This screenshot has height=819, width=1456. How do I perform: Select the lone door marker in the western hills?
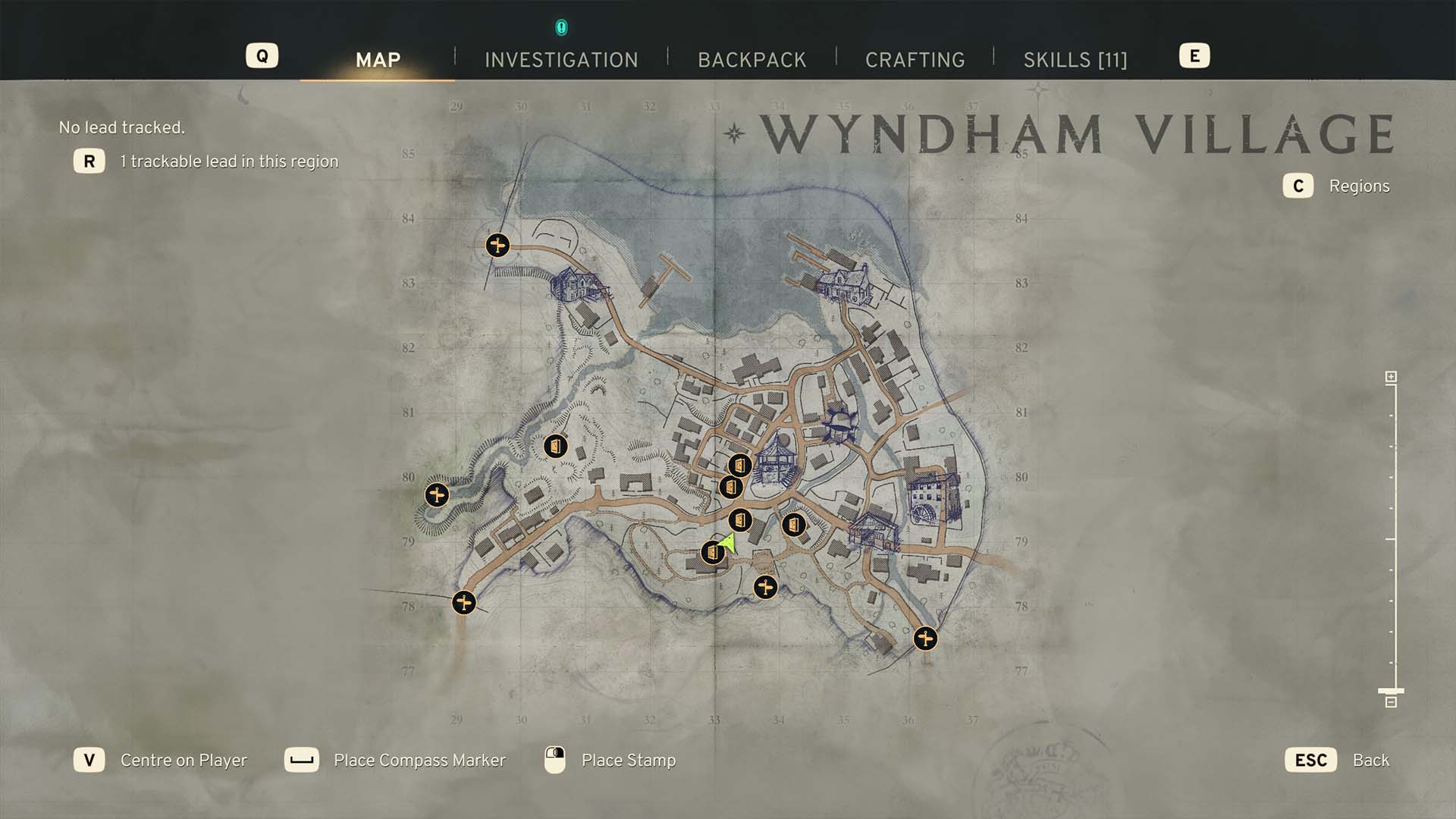coord(555,446)
